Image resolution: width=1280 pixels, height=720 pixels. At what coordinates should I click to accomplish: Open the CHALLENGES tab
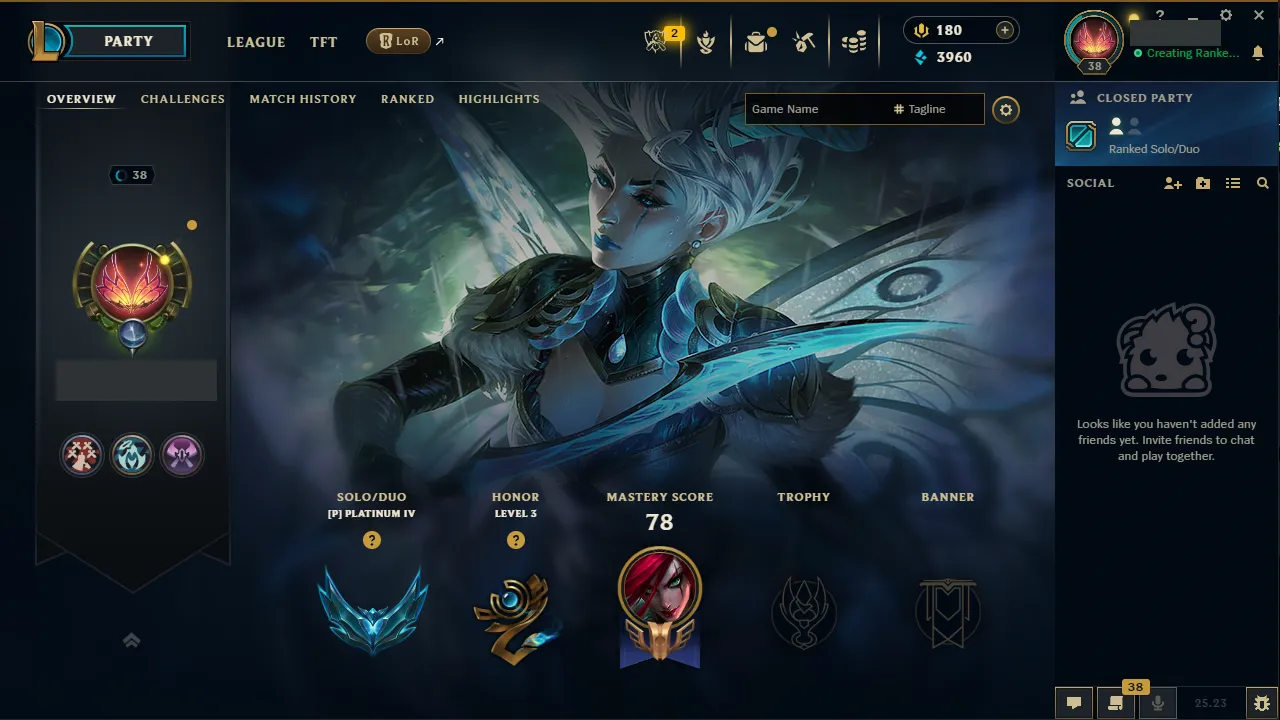[182, 98]
